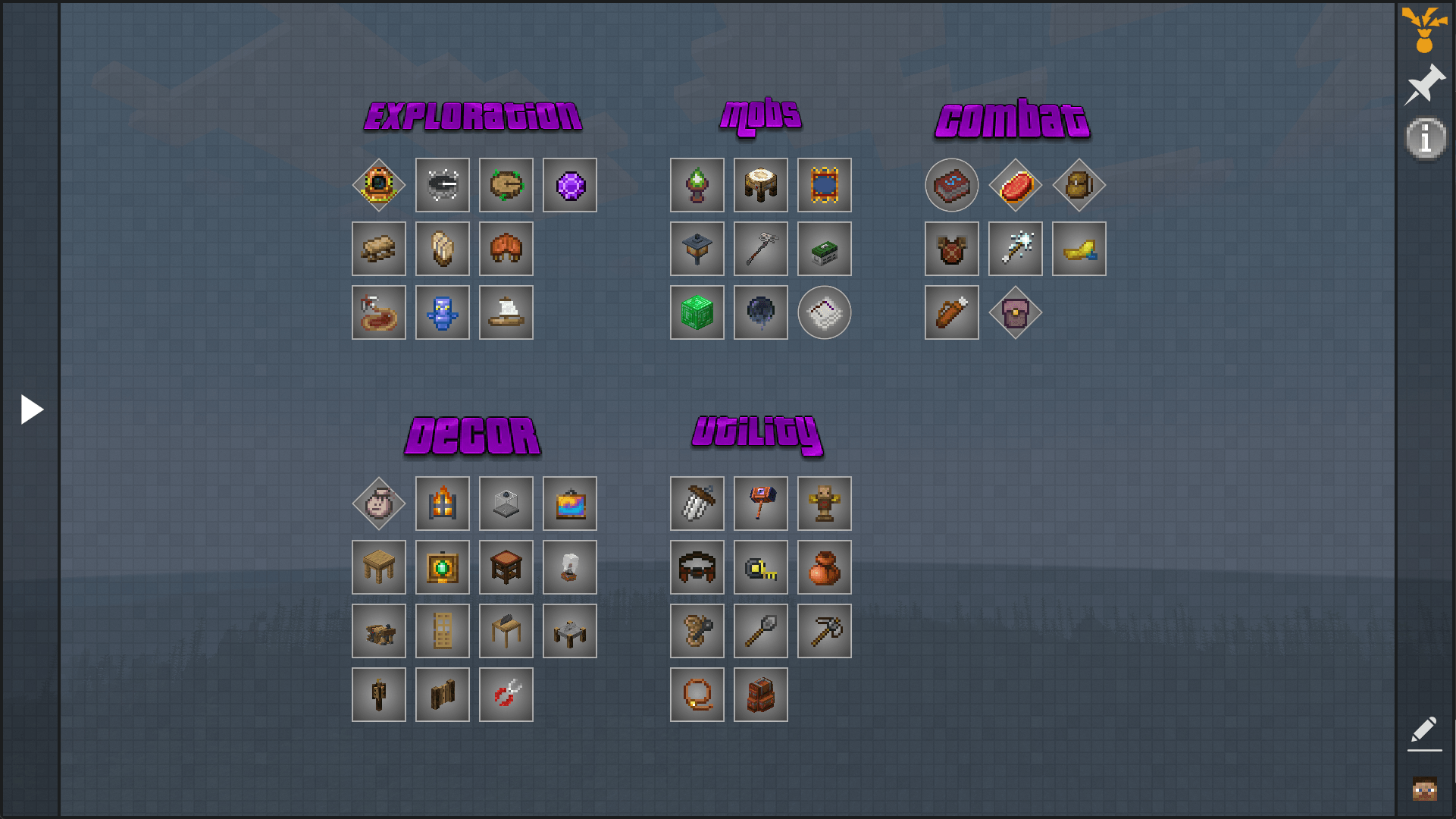Open the banana advancement in Combat
Image resolution: width=1456 pixels, height=819 pixels.
pyautogui.click(x=1079, y=249)
